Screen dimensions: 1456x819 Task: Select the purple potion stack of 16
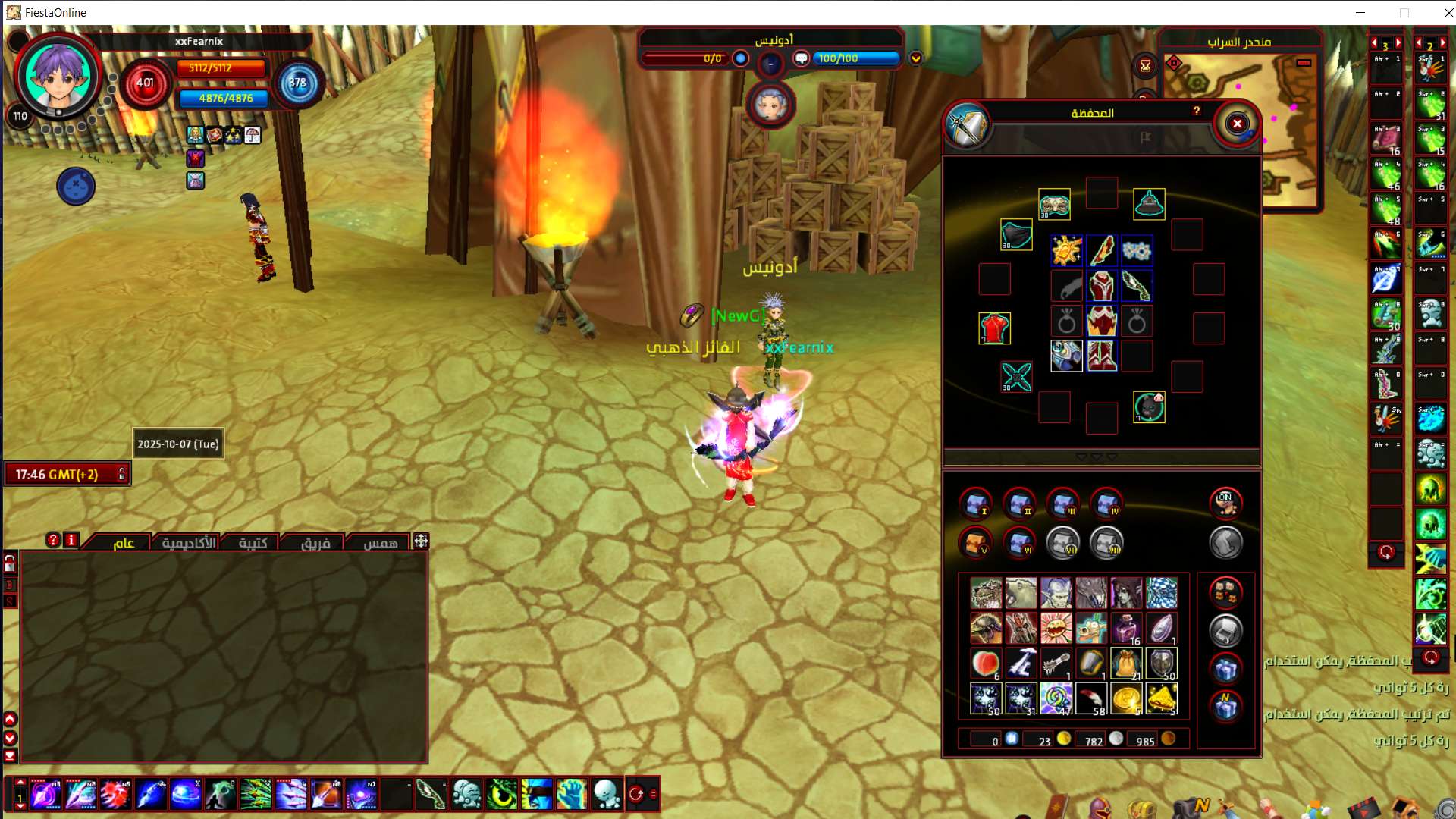(1126, 629)
